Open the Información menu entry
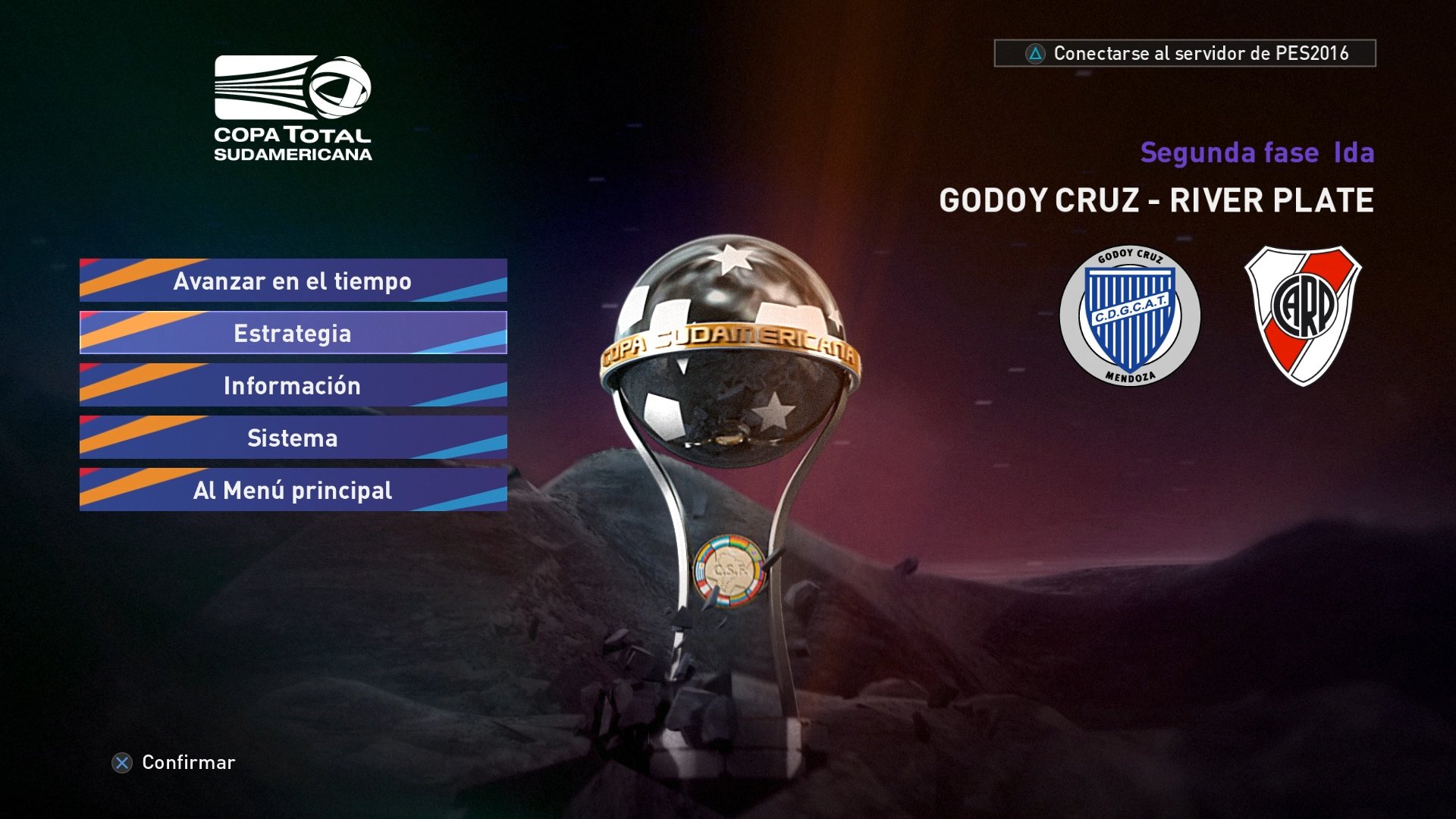Screen dimensions: 1456x819 click(x=293, y=385)
